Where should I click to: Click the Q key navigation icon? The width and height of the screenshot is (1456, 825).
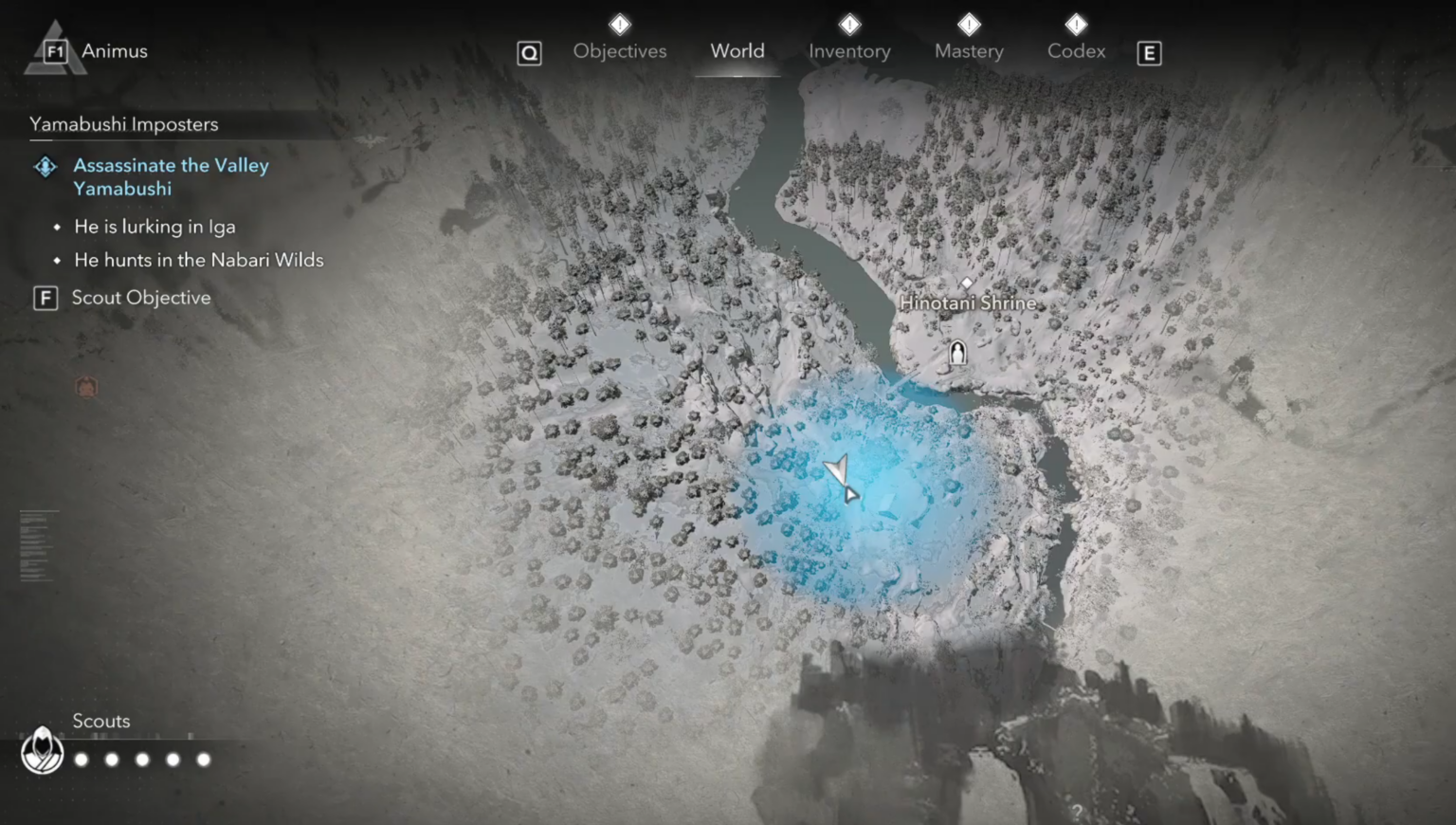point(530,53)
